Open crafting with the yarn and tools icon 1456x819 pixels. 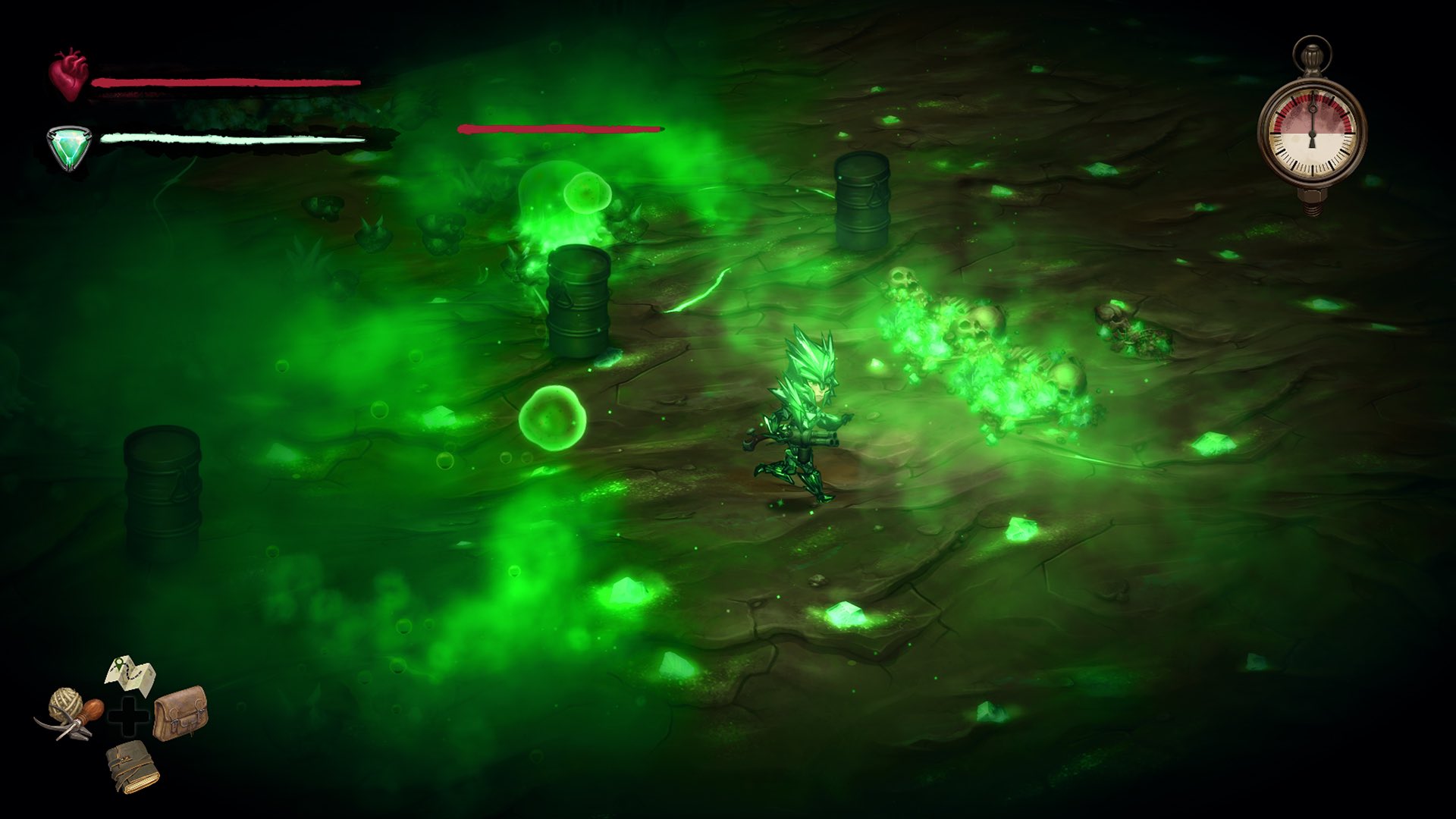[70, 712]
